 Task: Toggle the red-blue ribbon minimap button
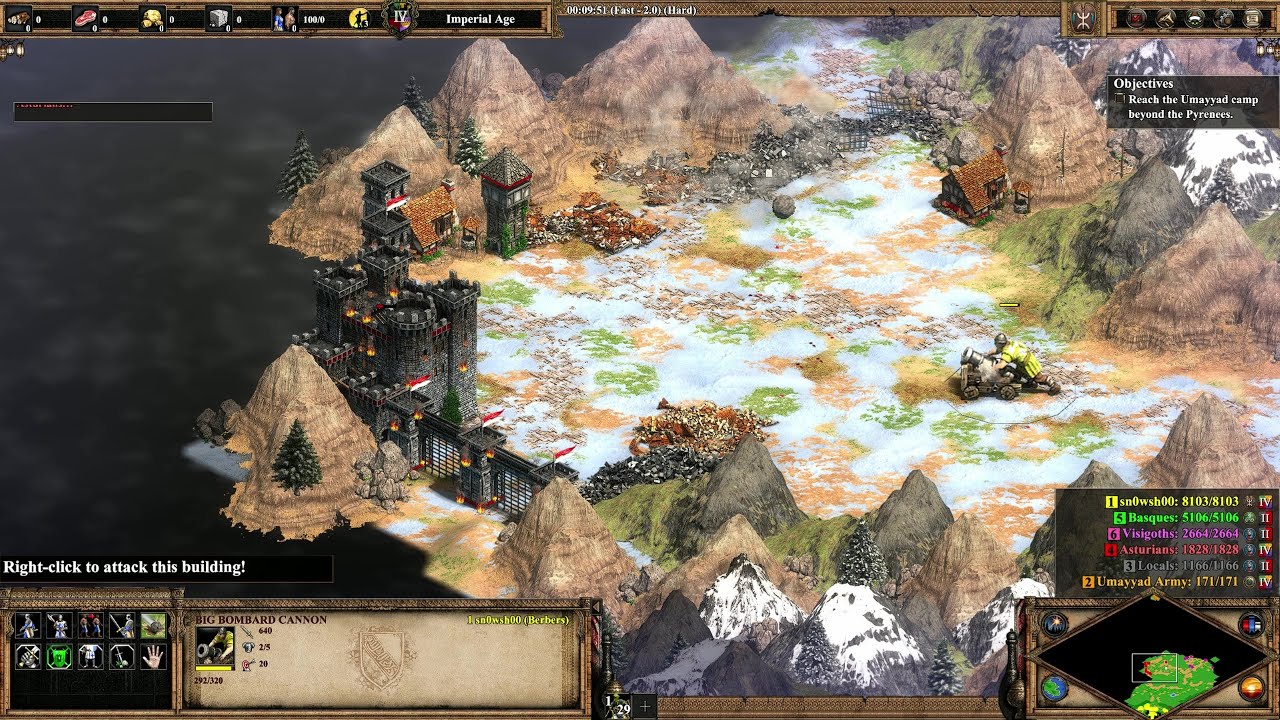[x=1251, y=625]
